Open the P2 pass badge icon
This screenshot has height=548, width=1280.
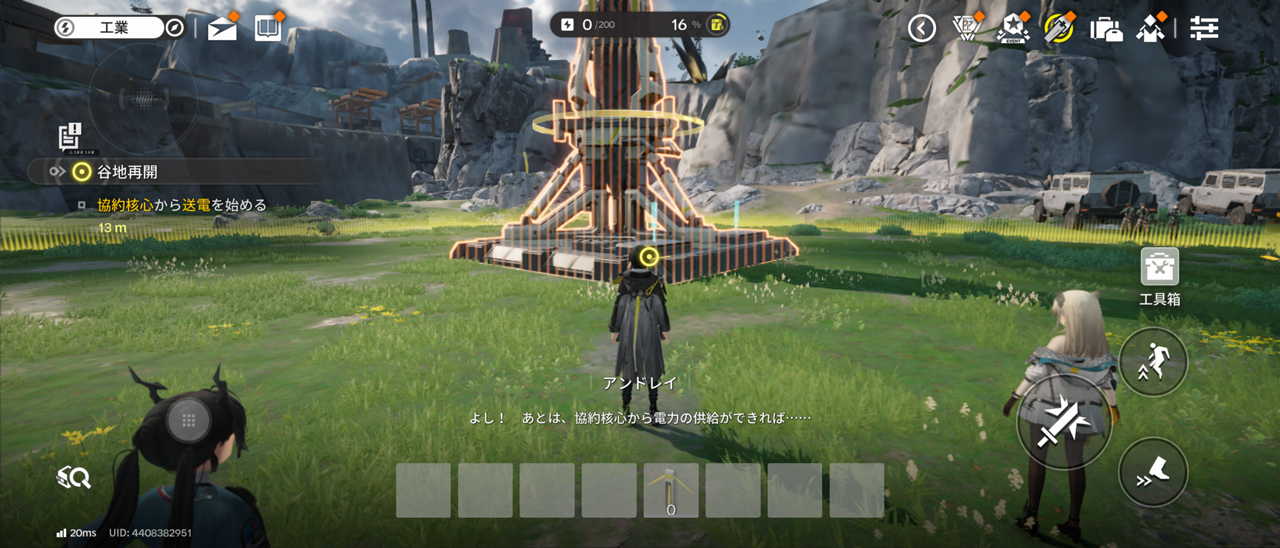(966, 28)
